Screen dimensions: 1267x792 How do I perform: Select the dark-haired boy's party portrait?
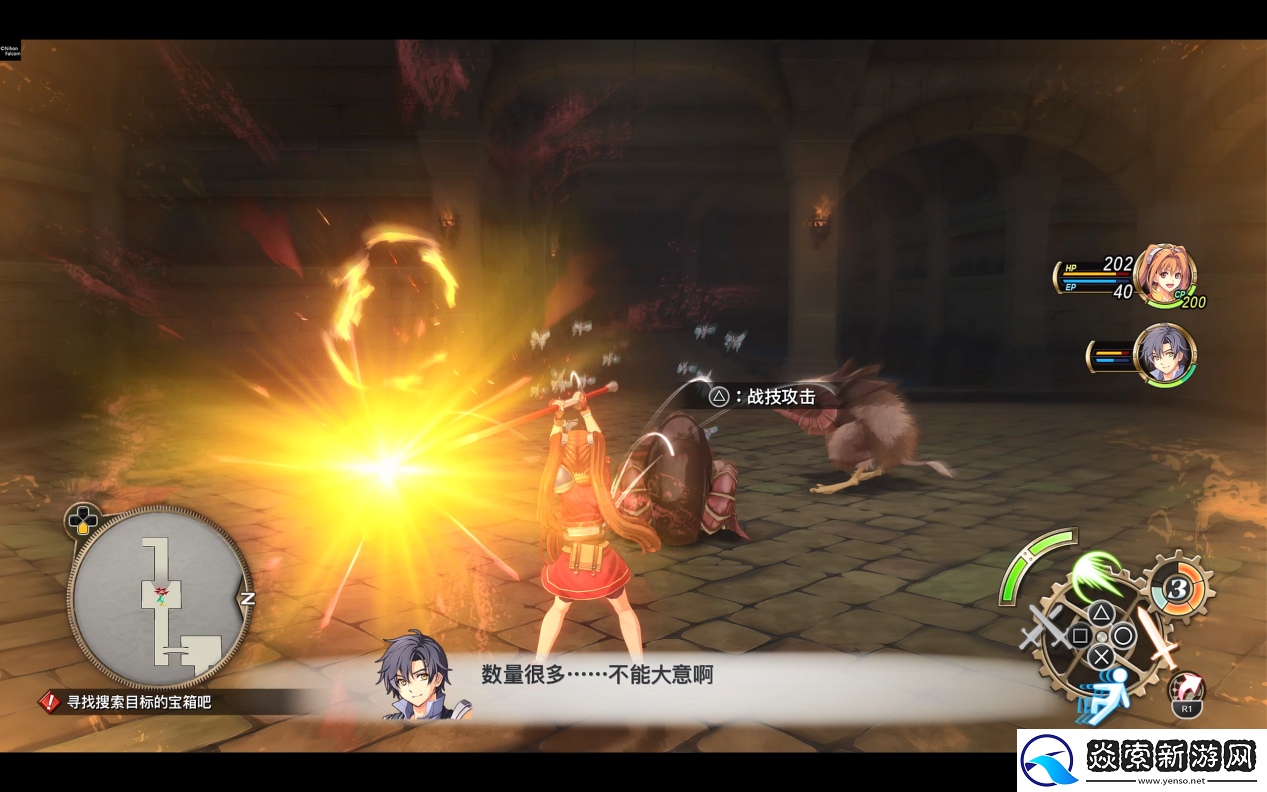[1166, 354]
